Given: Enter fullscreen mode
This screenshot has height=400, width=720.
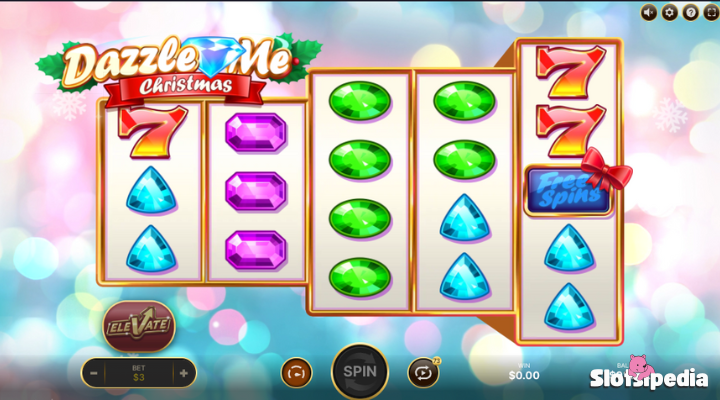Looking at the screenshot, I should pyautogui.click(x=709, y=12).
